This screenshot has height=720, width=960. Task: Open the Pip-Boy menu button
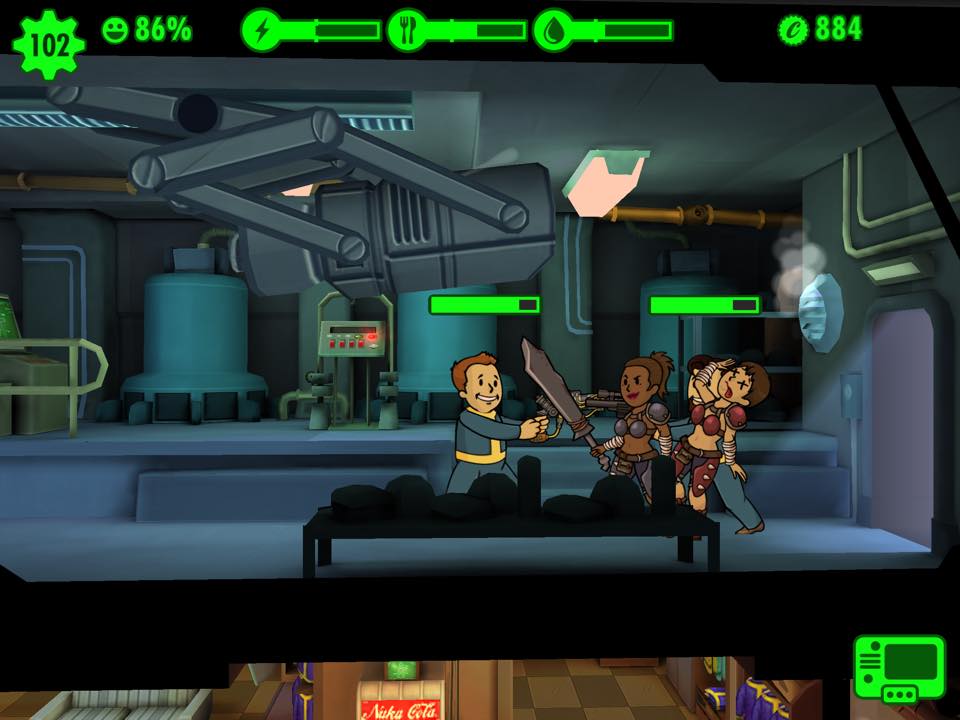coord(899,667)
